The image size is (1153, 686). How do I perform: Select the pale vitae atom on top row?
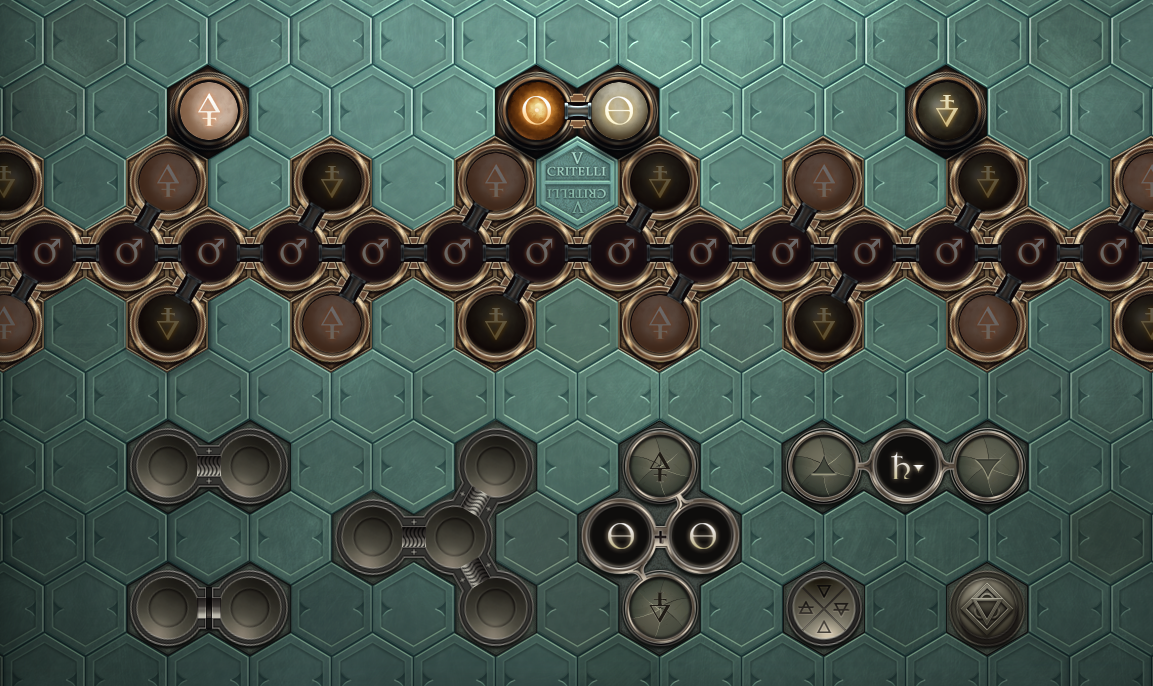coord(208,109)
